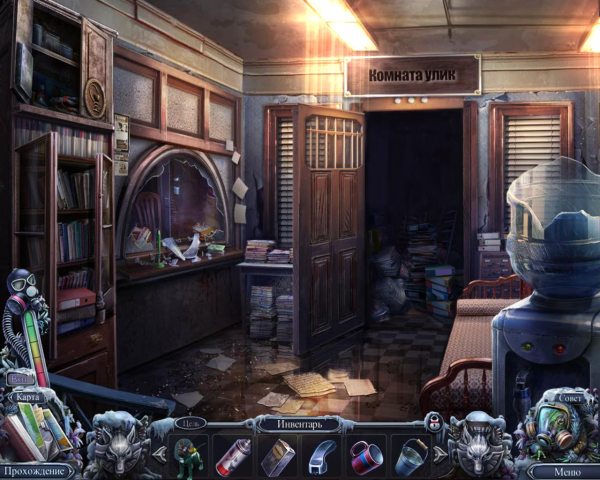Open the Меню button
The width and height of the screenshot is (600, 480).
564,470
